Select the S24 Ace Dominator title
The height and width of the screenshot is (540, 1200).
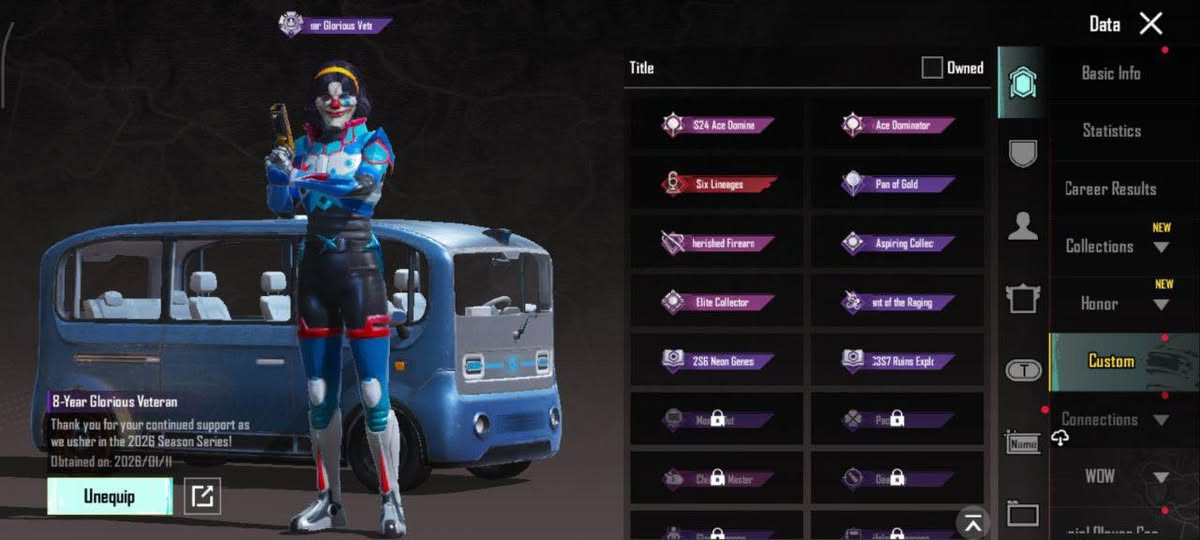(717, 126)
